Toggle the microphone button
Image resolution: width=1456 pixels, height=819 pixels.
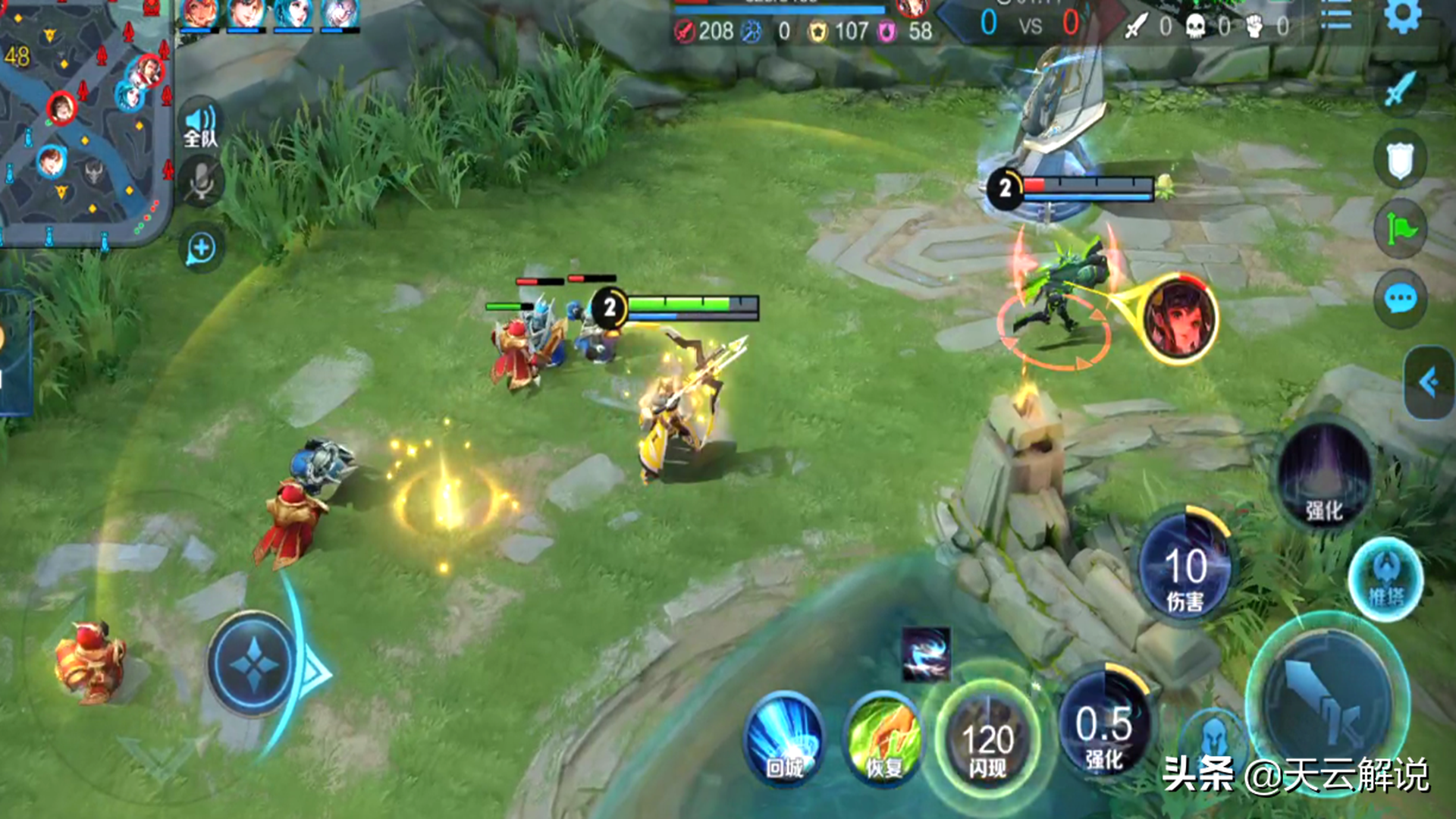click(201, 182)
